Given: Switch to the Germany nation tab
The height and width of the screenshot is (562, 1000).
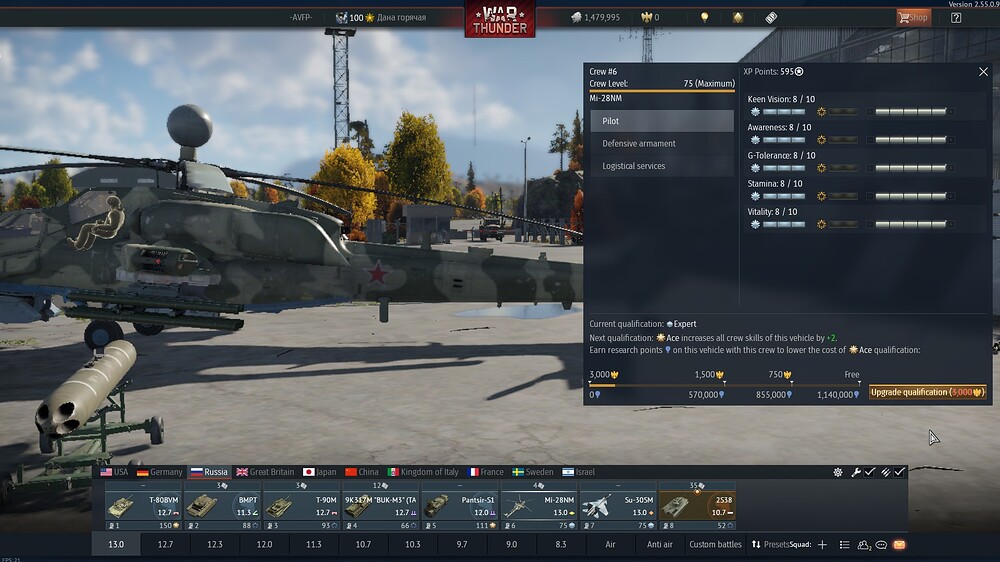Looking at the screenshot, I should 160,472.
